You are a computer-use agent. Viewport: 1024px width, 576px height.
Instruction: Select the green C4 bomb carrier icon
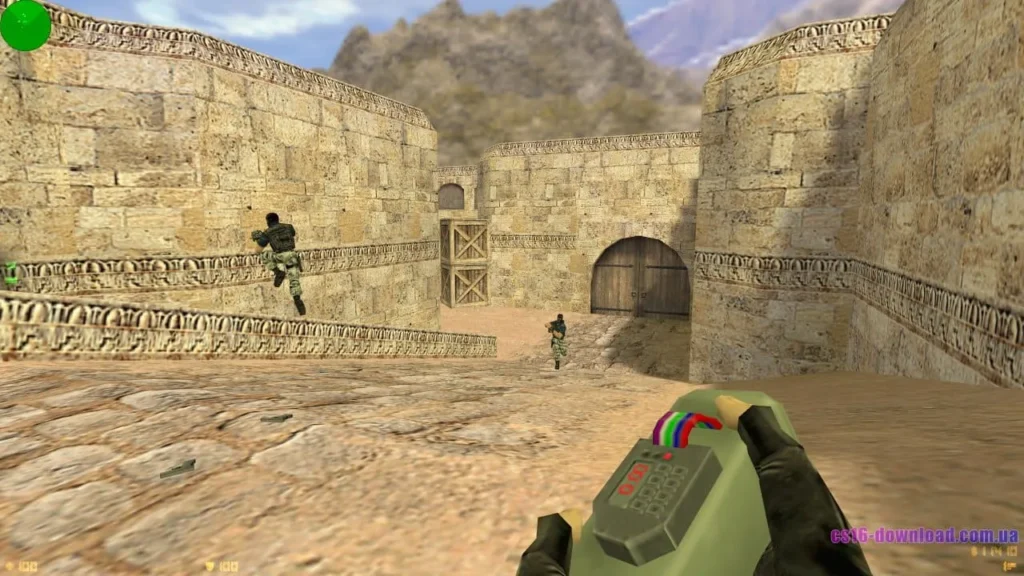point(11,272)
